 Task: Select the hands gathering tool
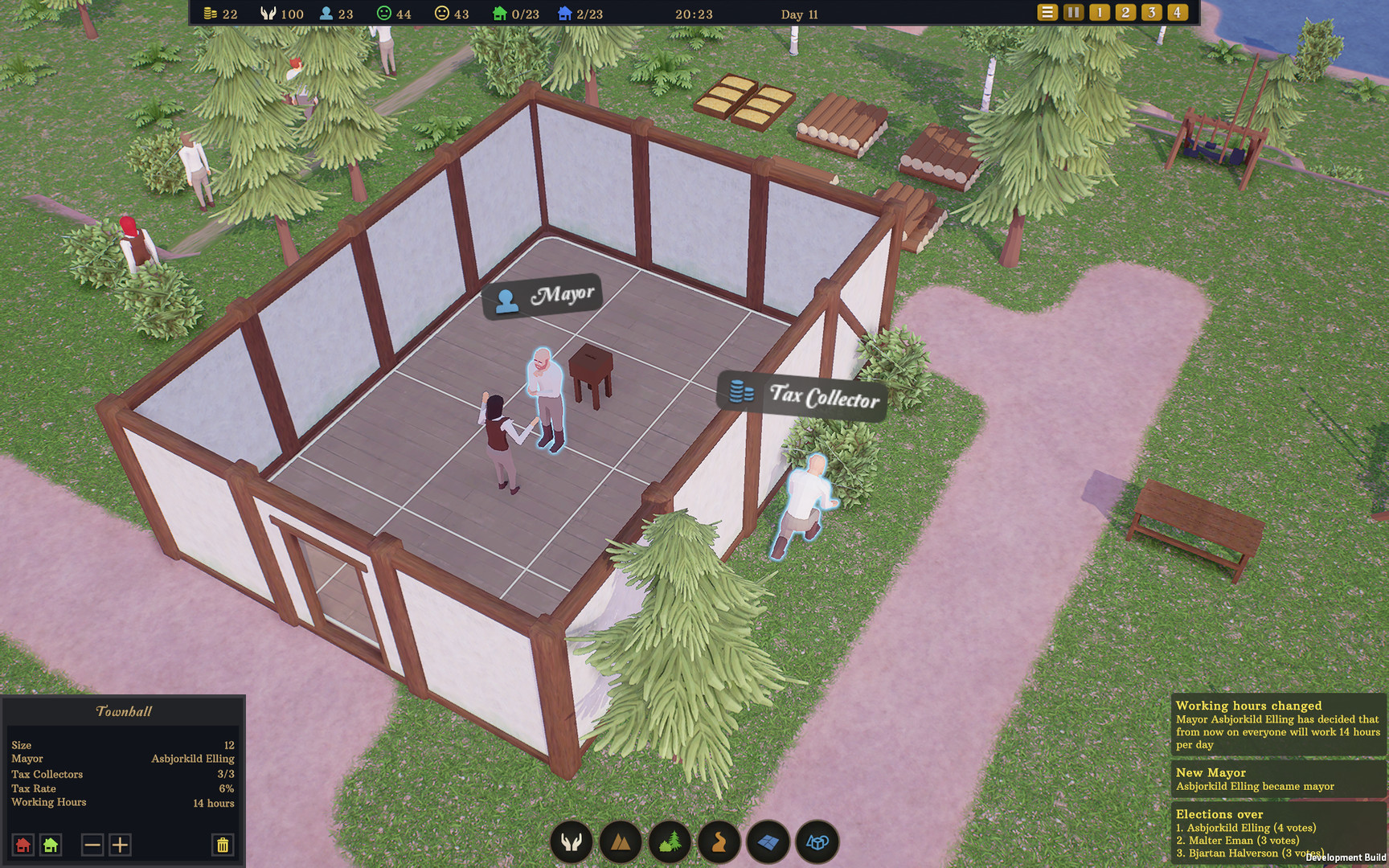tap(571, 842)
